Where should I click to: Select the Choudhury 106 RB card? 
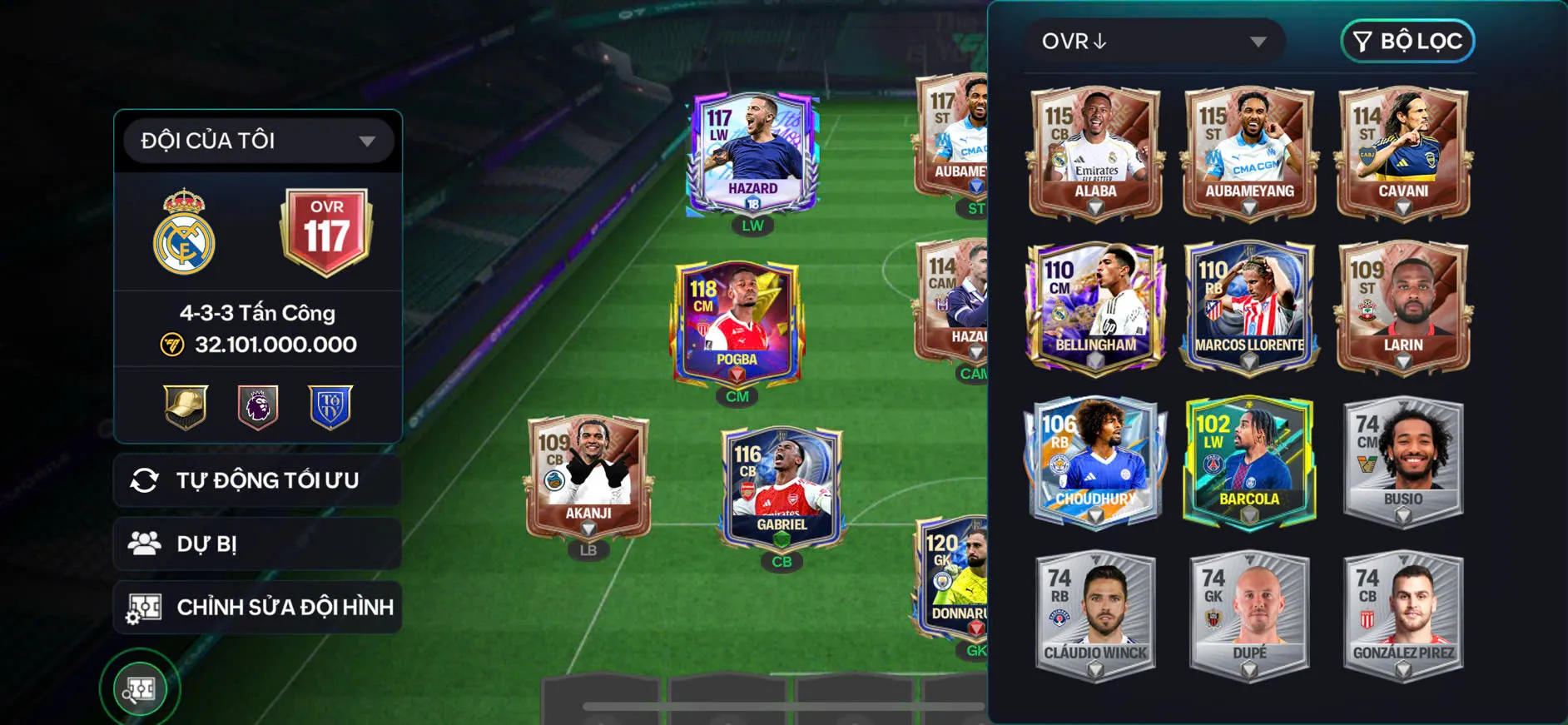pyautogui.click(x=1095, y=460)
